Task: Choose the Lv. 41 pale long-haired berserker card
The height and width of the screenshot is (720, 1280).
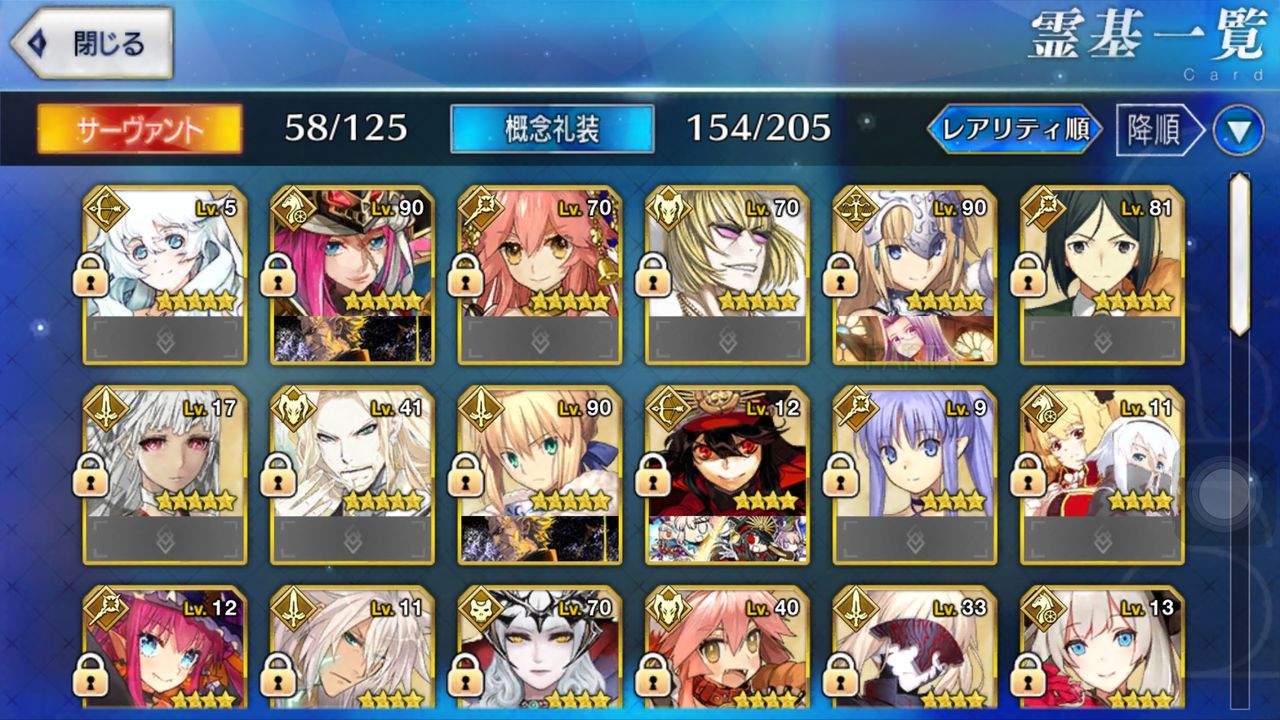Action: click(x=352, y=474)
